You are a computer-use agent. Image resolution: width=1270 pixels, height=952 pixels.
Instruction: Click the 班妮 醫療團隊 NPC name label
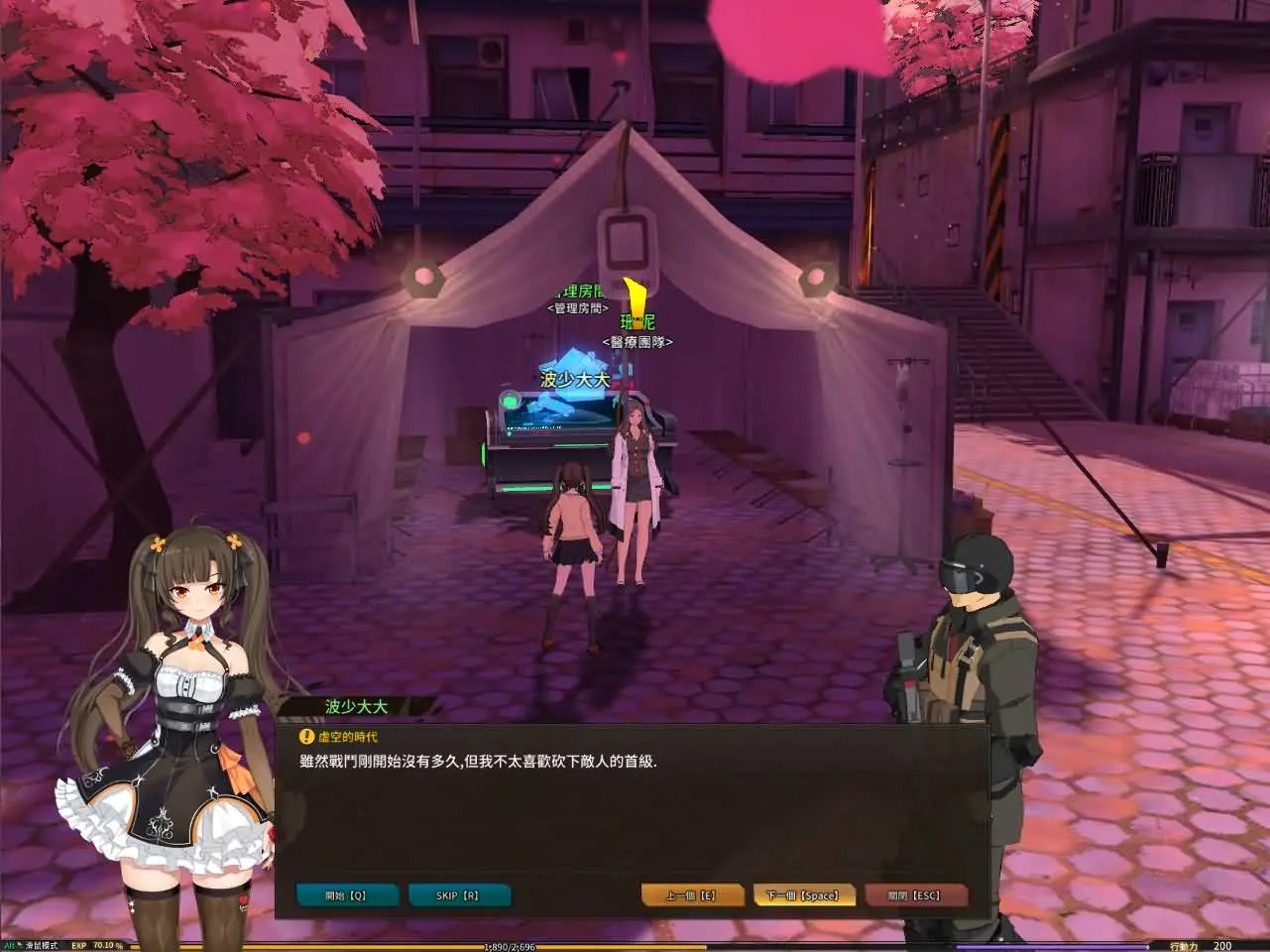tap(635, 332)
